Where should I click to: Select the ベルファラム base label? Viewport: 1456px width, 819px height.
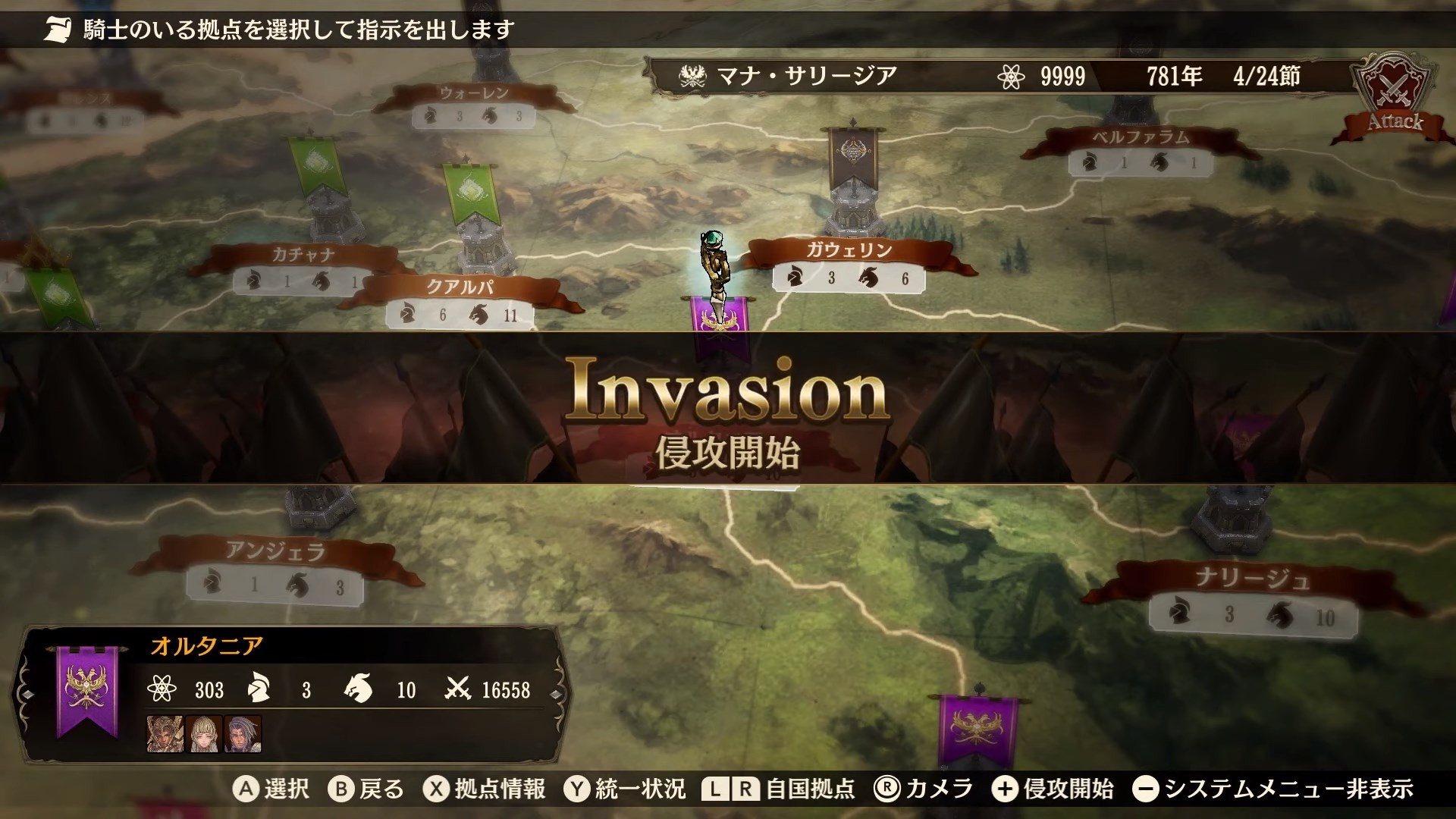[x=1141, y=138]
